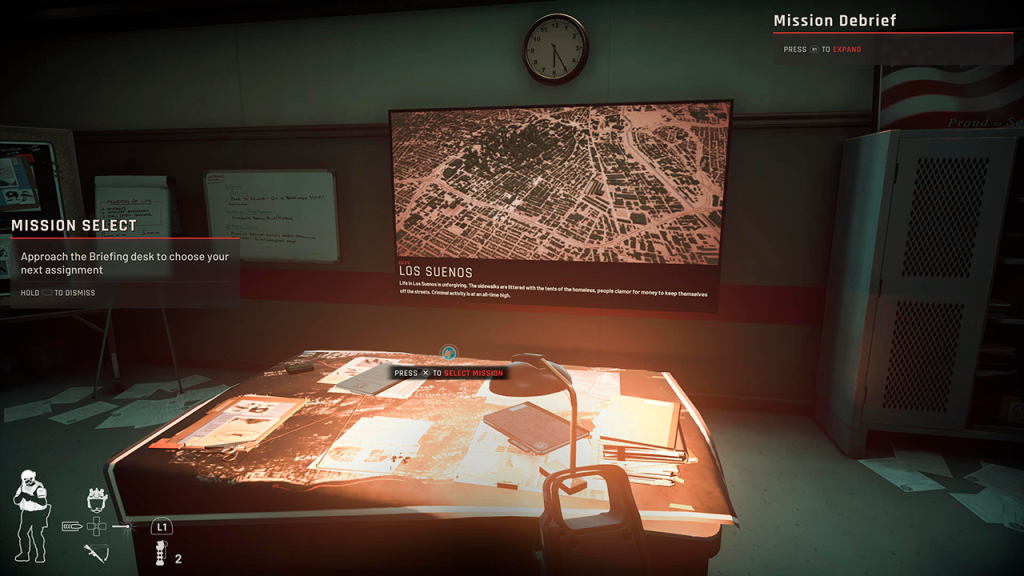The width and height of the screenshot is (1024, 576).
Task: Choose the magazine check icon
Action: [72, 525]
